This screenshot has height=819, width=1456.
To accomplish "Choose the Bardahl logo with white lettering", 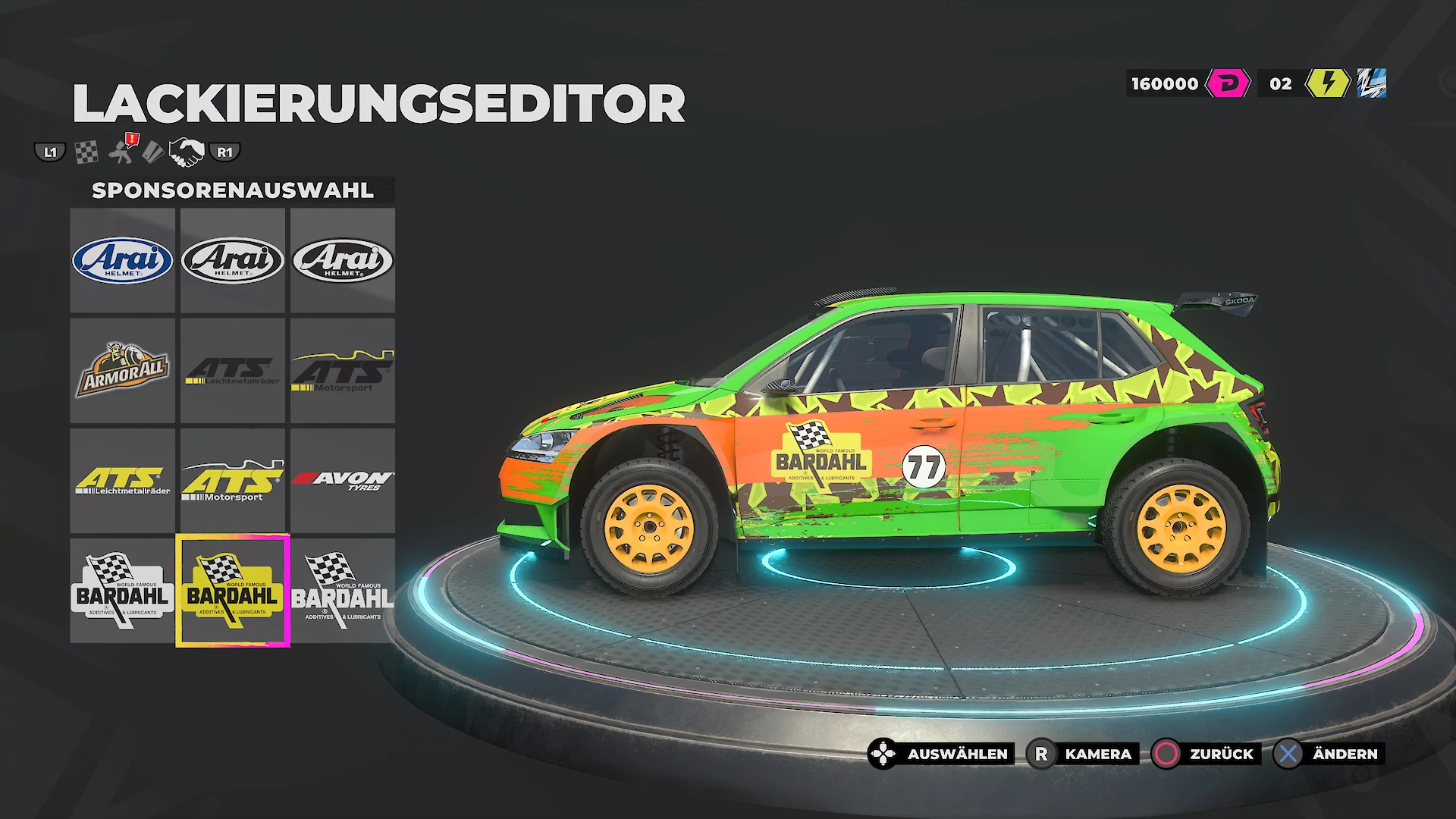I will (342, 591).
